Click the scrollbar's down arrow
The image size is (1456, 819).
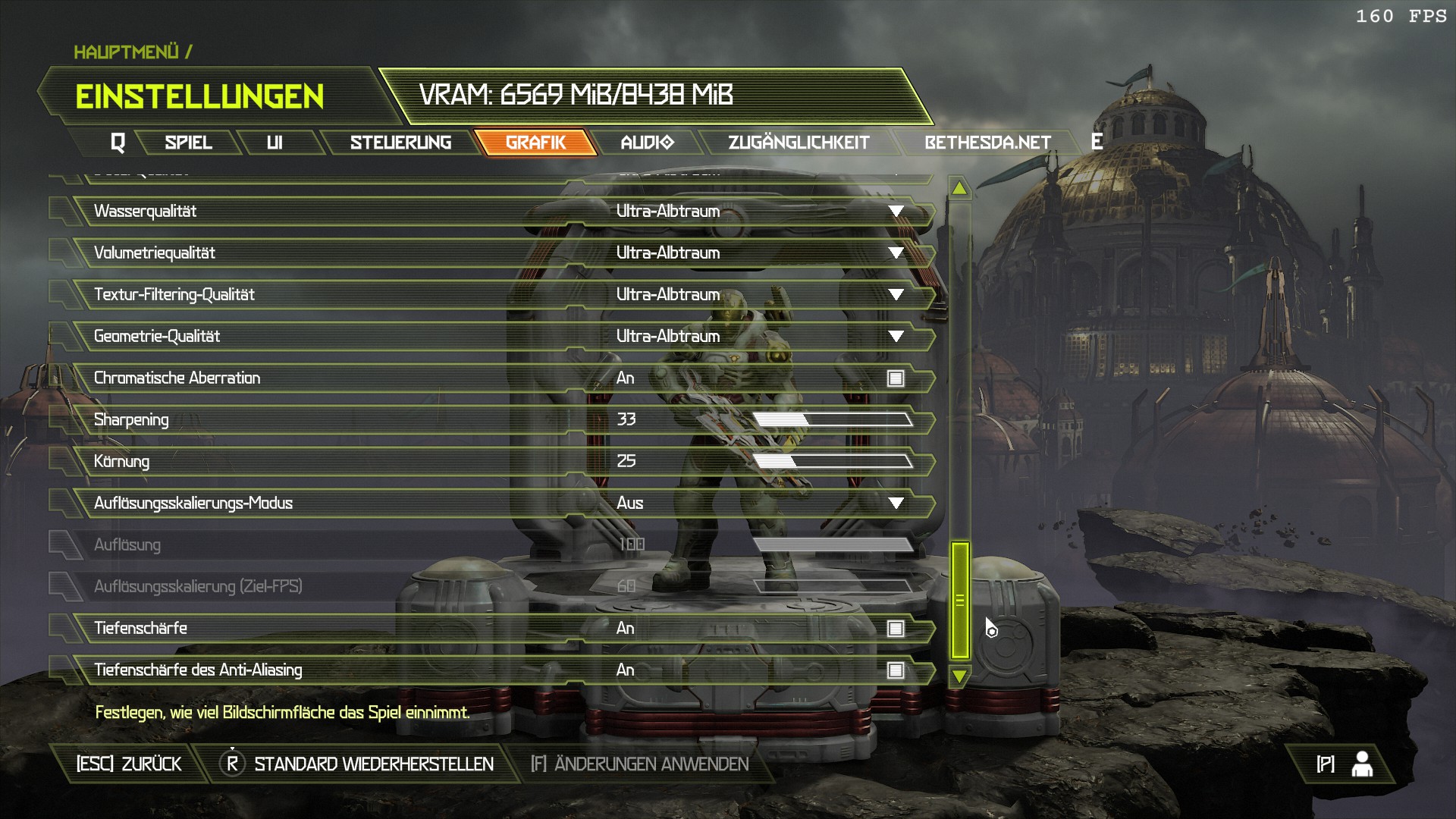[x=959, y=676]
